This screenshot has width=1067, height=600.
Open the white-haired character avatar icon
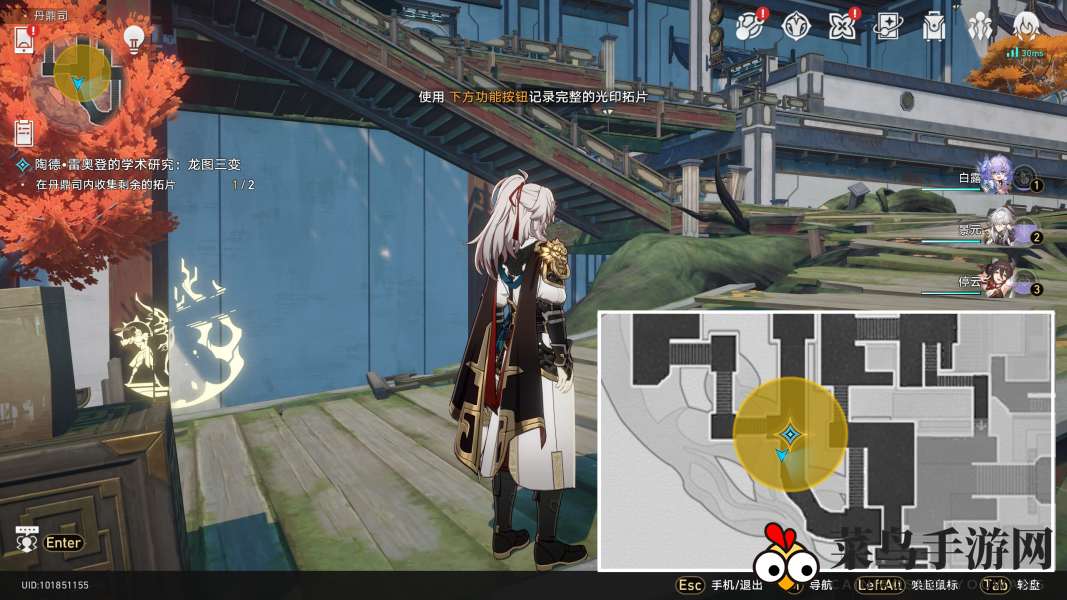pyautogui.click(x=1025, y=27)
